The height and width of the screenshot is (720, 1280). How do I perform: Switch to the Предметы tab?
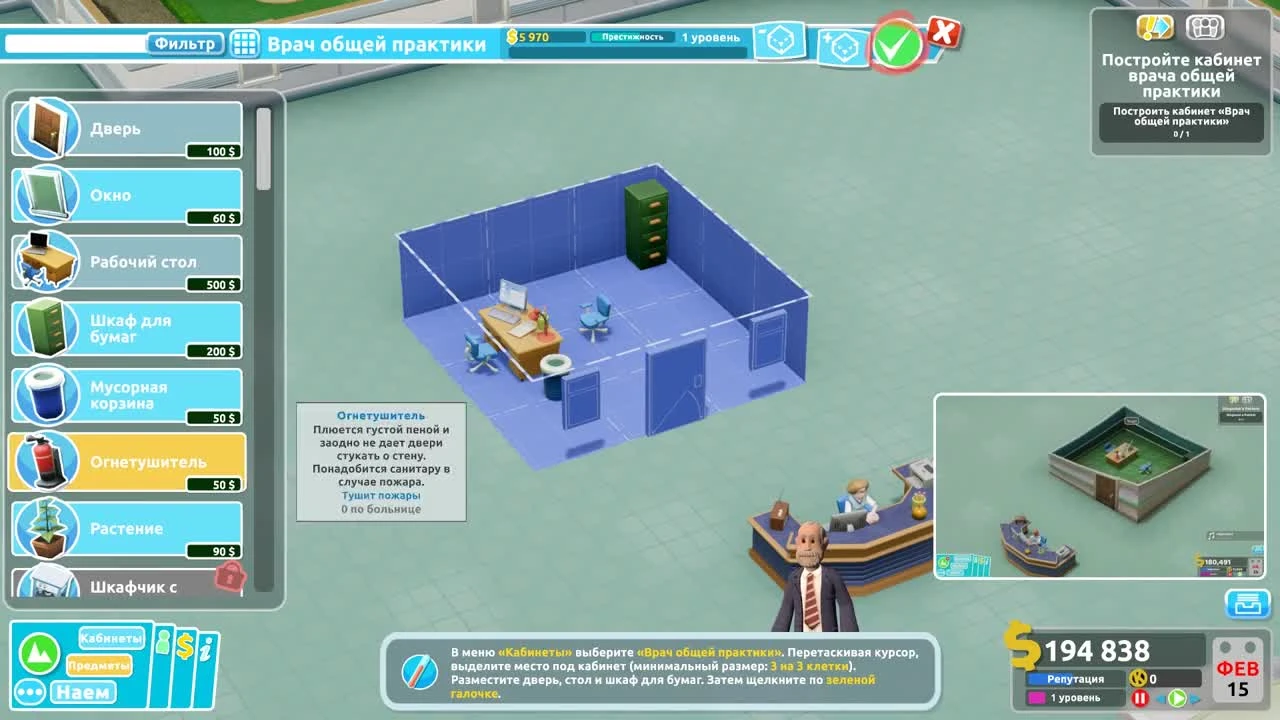(98, 664)
